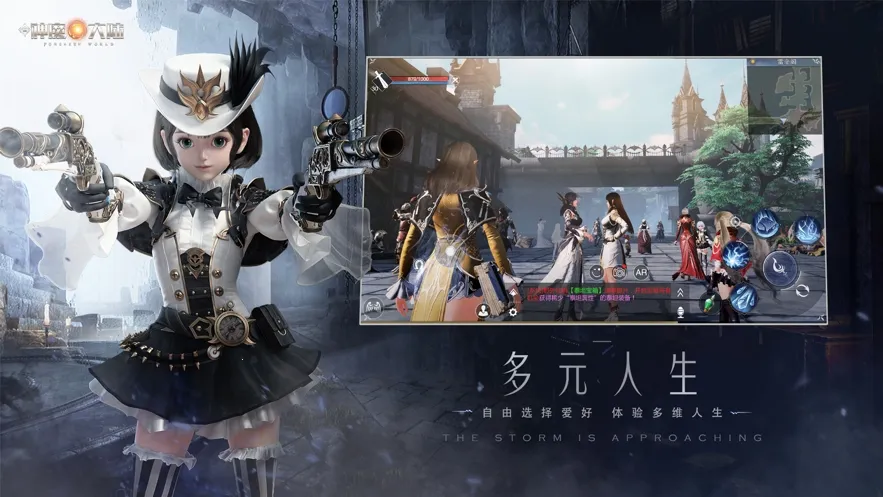Image resolution: width=883 pixels, height=497 pixels.
Task: Open the character silhouette icon
Action: pos(483,311)
